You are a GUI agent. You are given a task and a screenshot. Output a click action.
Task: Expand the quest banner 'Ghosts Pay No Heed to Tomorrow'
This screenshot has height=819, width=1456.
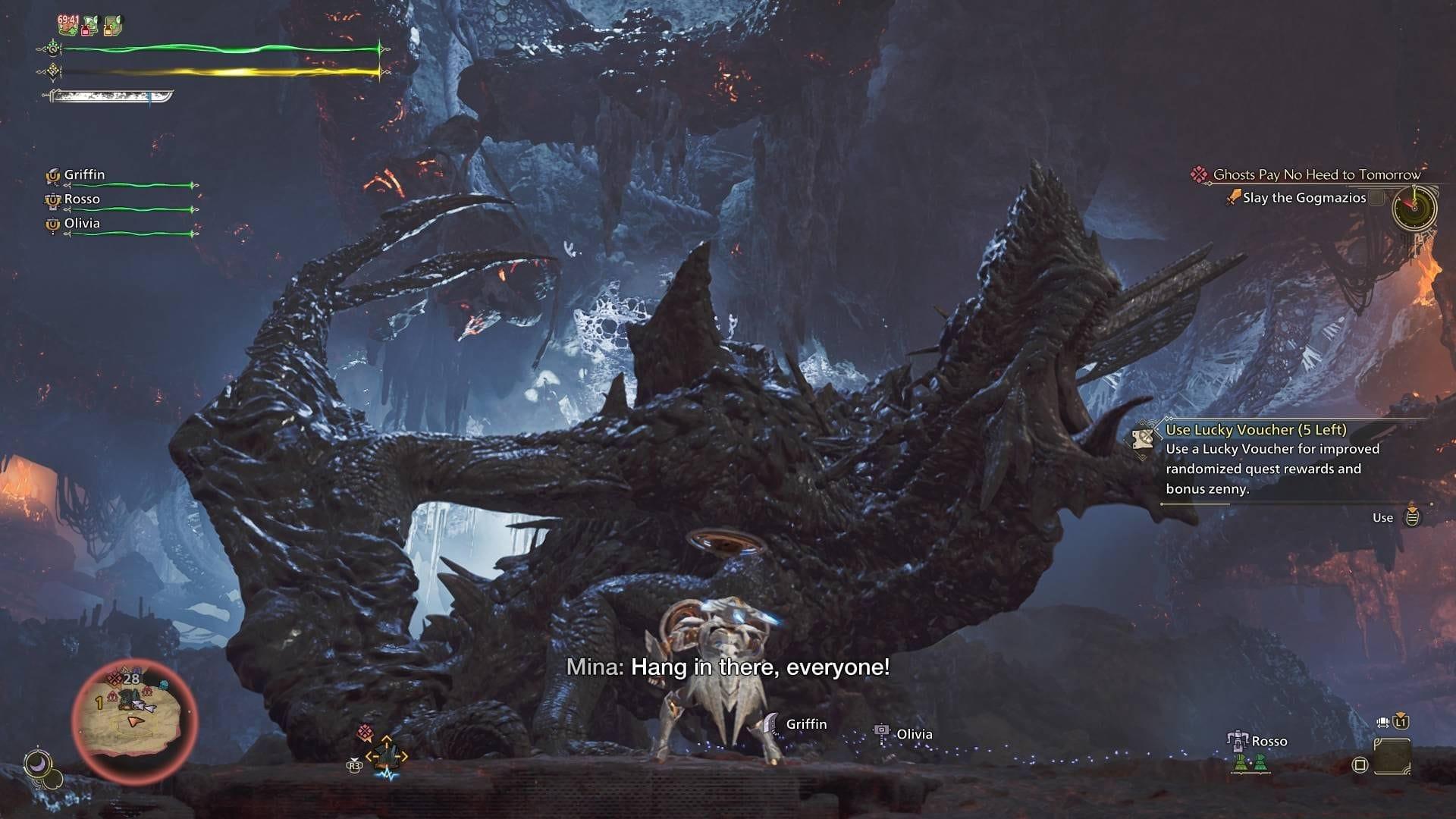click(x=1317, y=174)
